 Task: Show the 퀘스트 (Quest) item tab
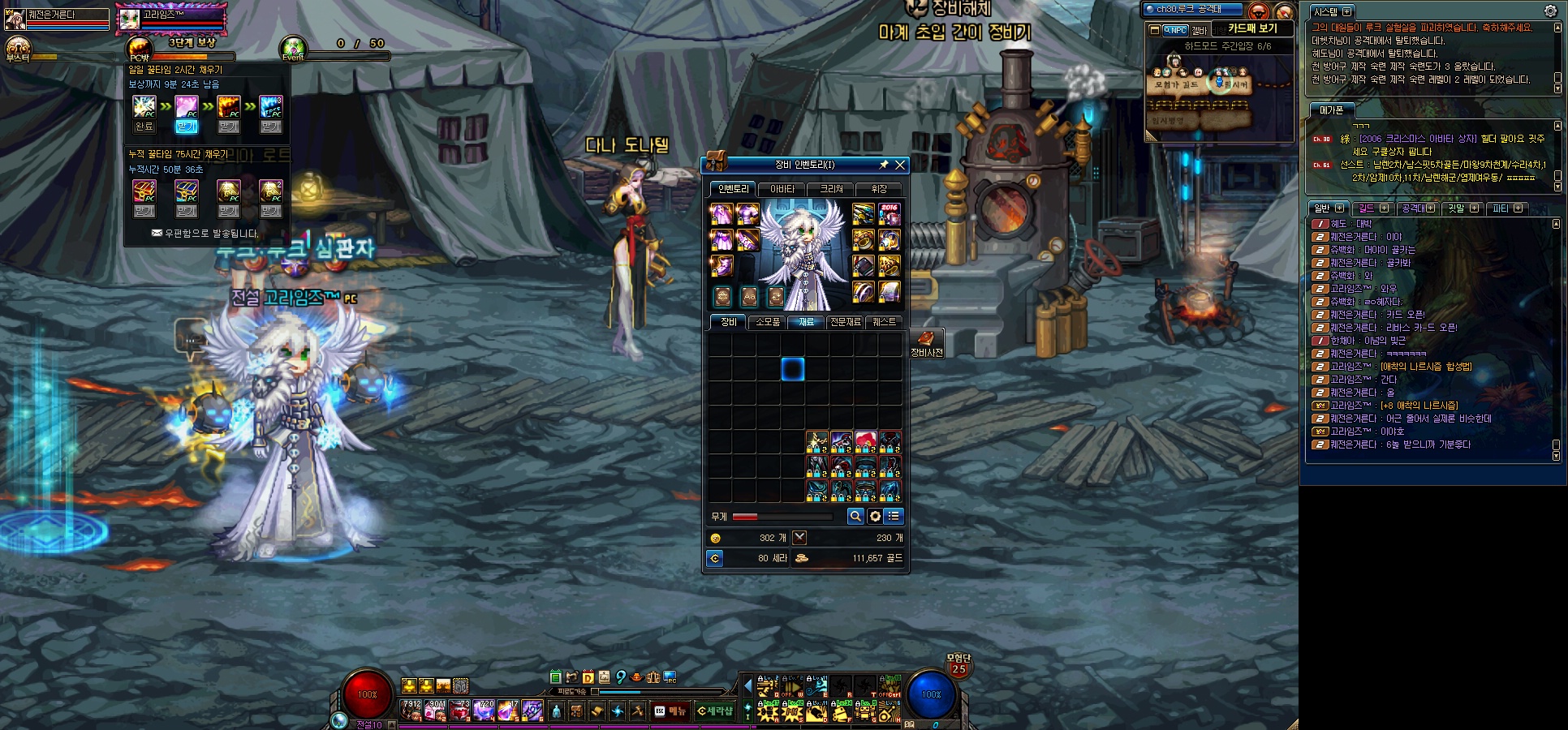884,322
